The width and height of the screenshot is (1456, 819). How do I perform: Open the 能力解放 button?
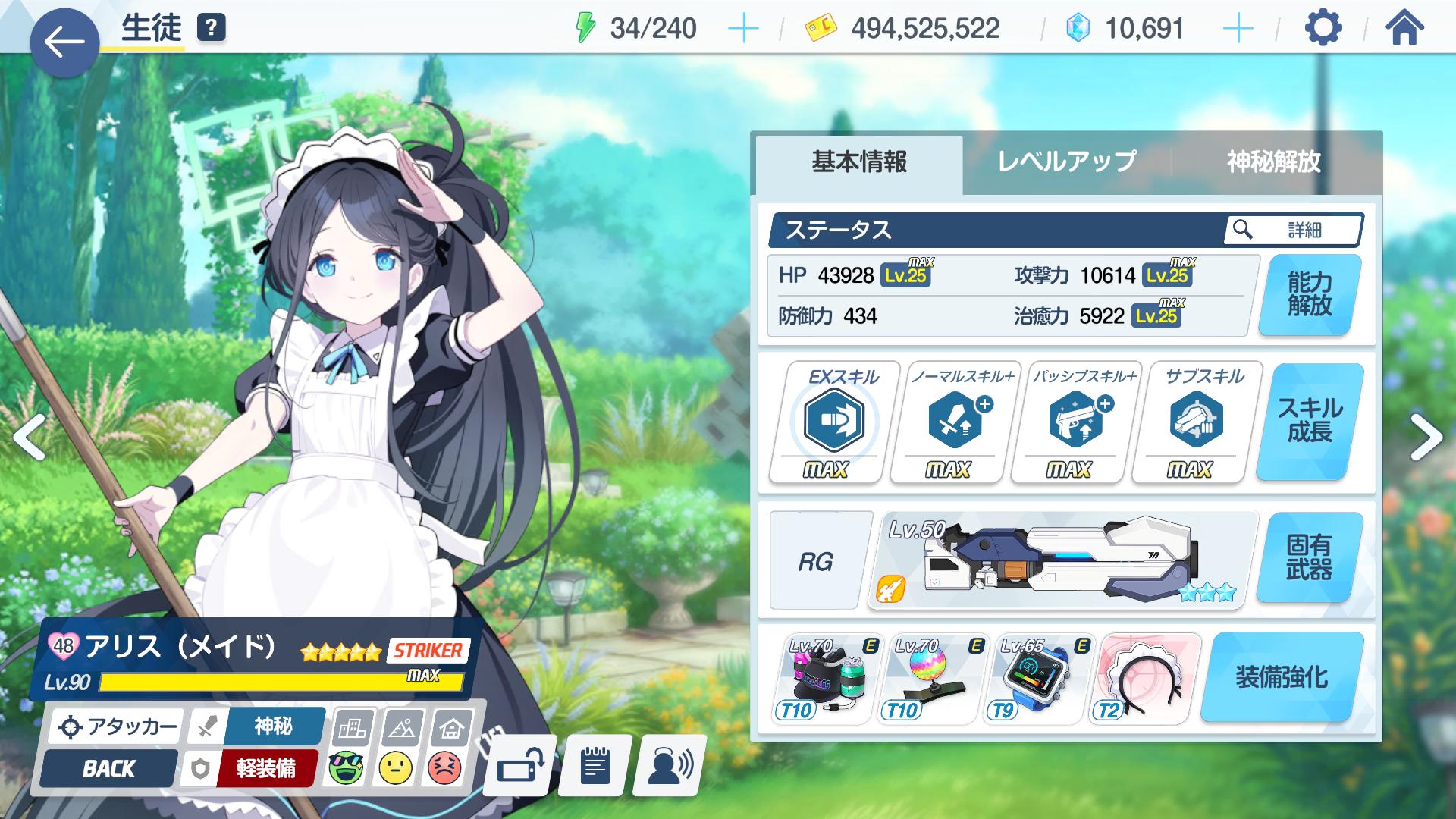(x=1310, y=294)
